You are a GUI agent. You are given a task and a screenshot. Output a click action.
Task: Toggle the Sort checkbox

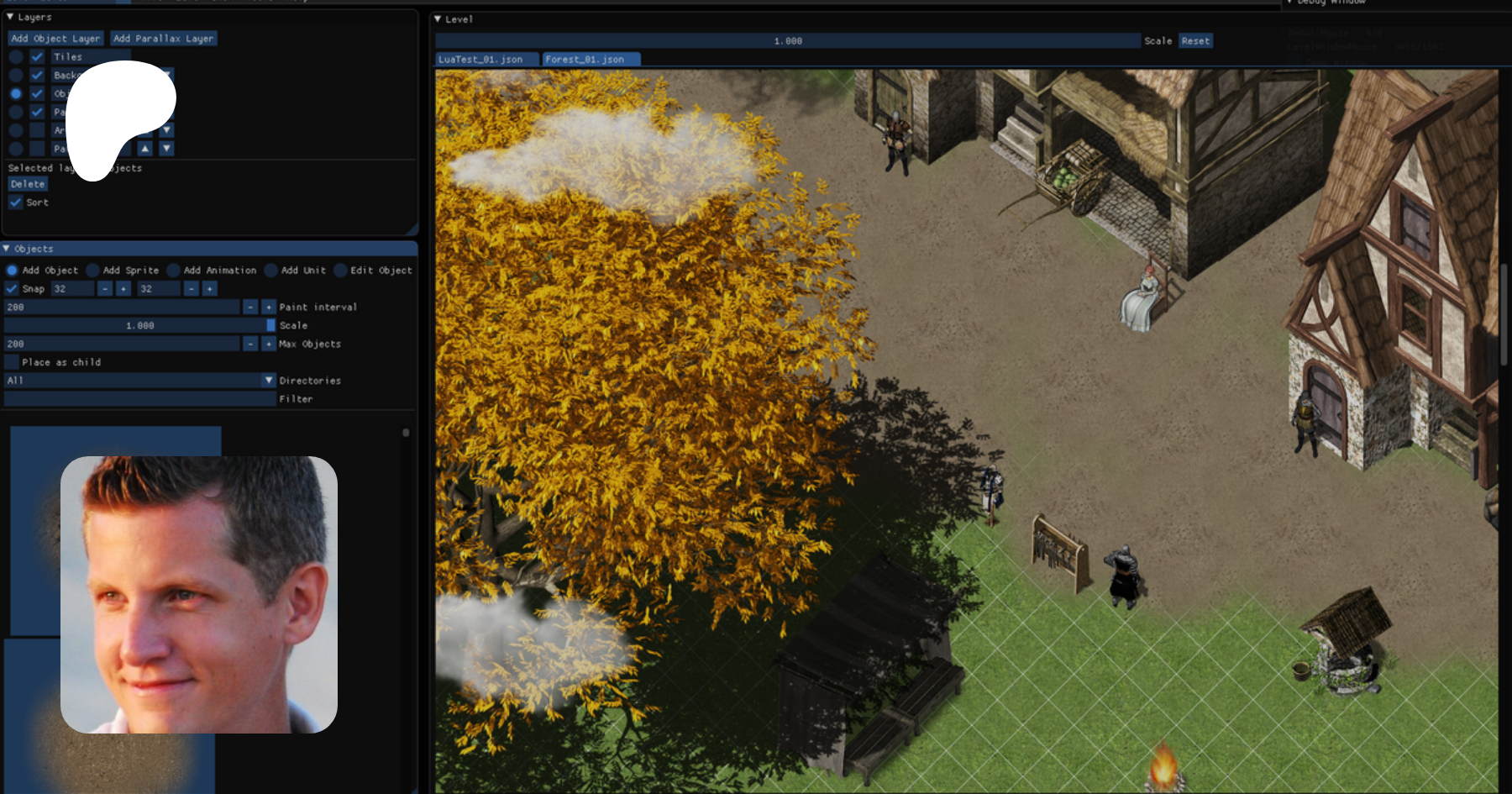point(16,202)
